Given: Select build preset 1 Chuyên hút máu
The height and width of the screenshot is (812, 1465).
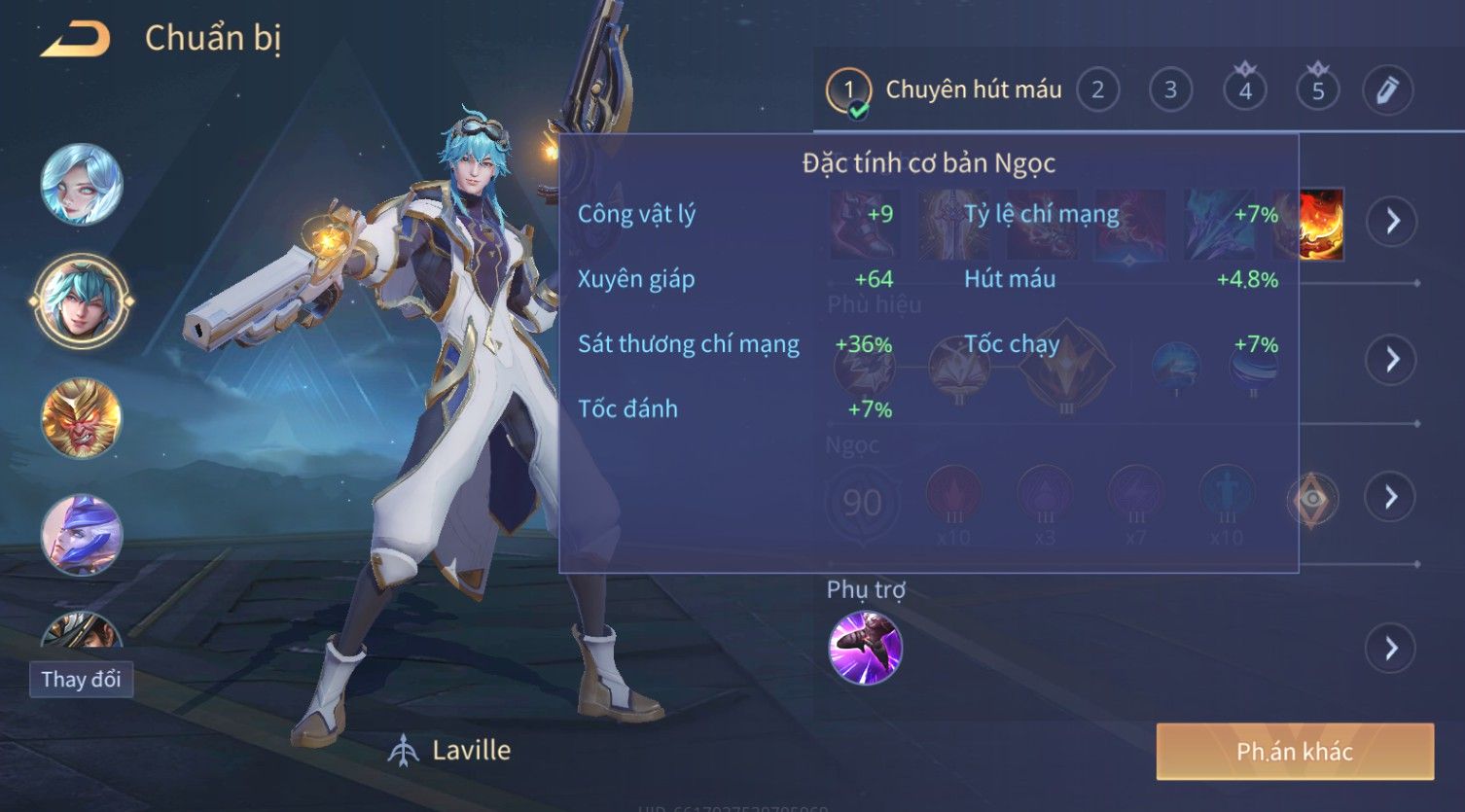Looking at the screenshot, I should 848,90.
